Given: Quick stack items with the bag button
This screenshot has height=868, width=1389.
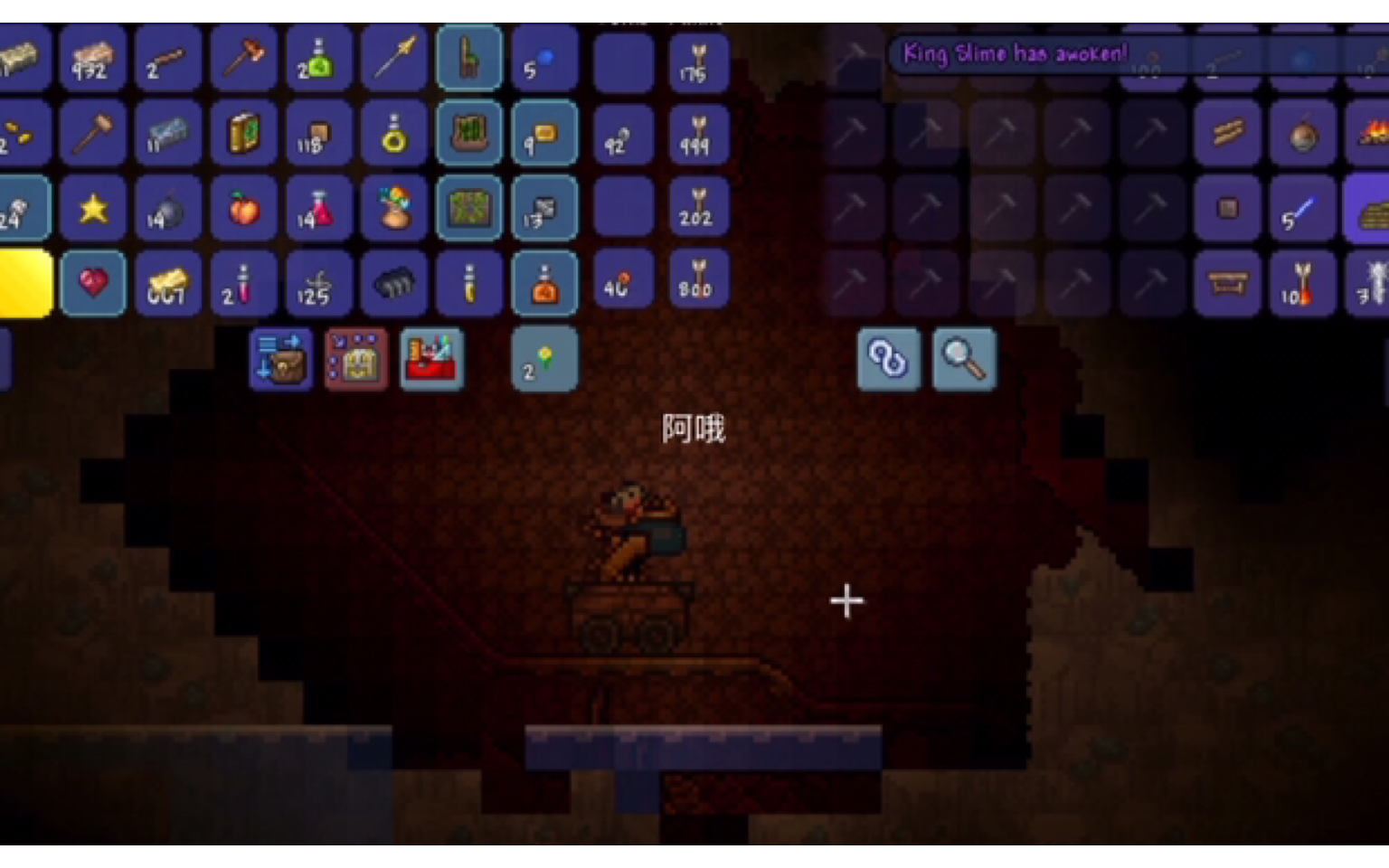Looking at the screenshot, I should pos(280,359).
